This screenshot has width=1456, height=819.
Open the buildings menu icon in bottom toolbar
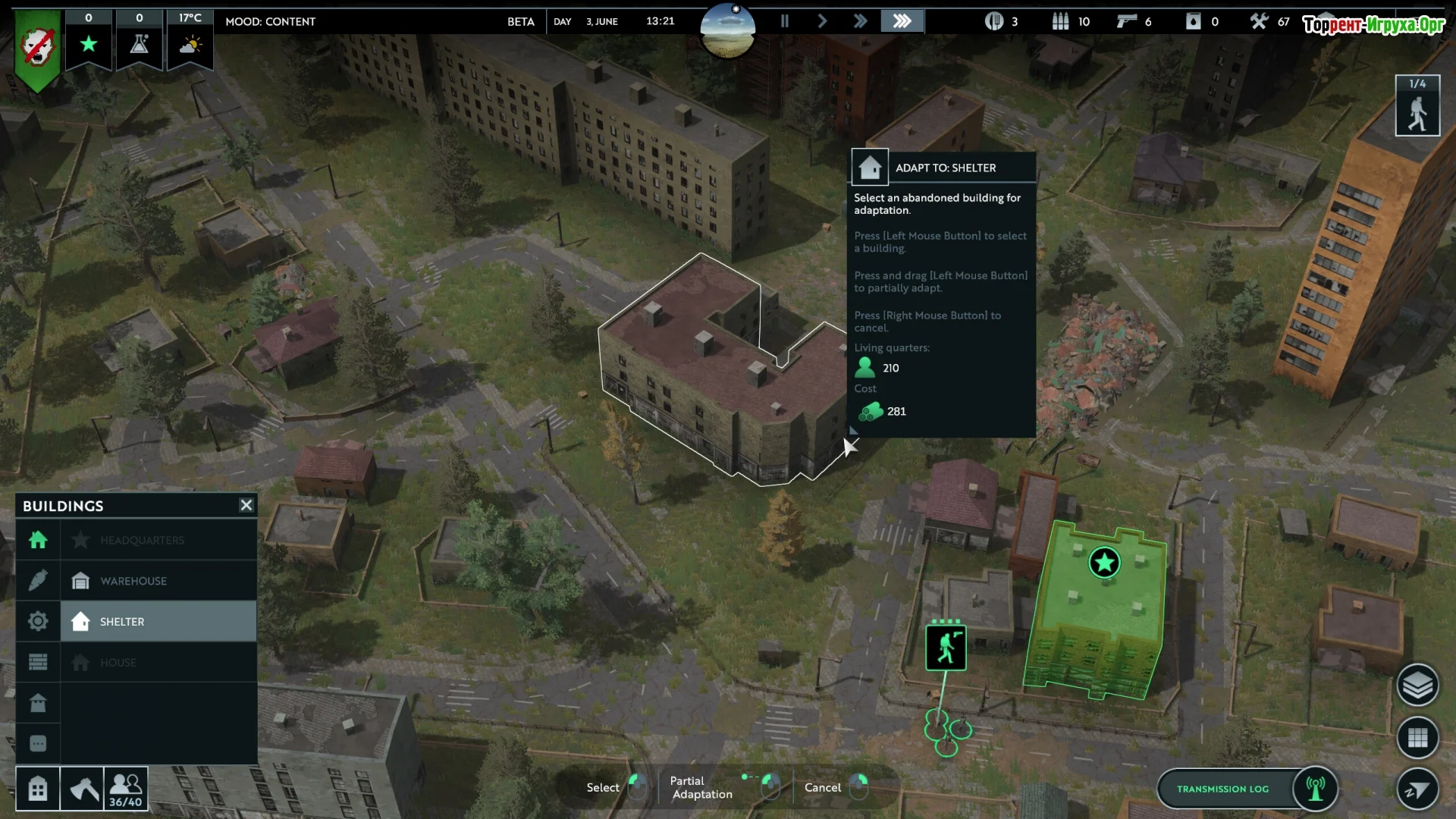(x=38, y=789)
